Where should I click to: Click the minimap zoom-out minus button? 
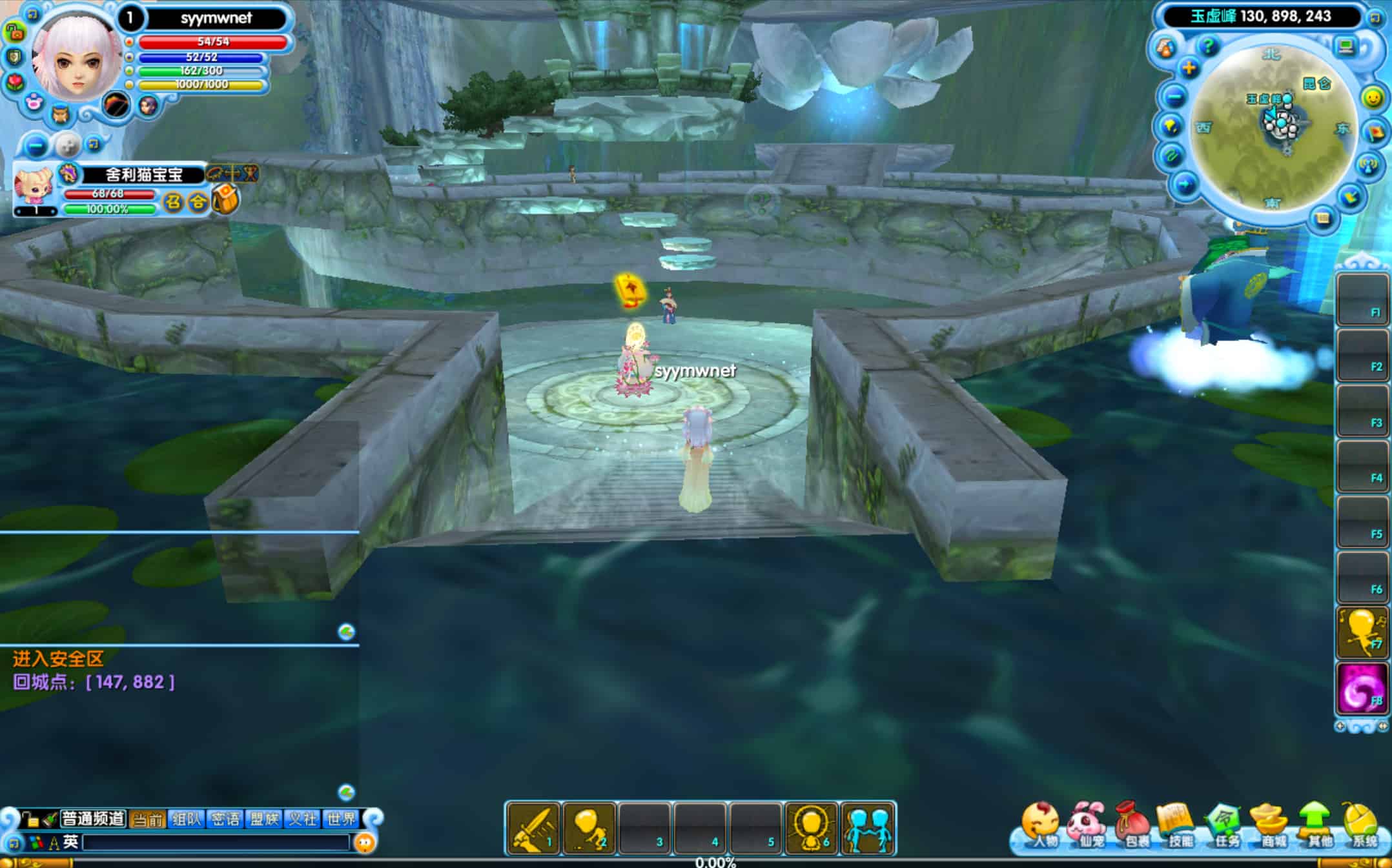click(1175, 97)
